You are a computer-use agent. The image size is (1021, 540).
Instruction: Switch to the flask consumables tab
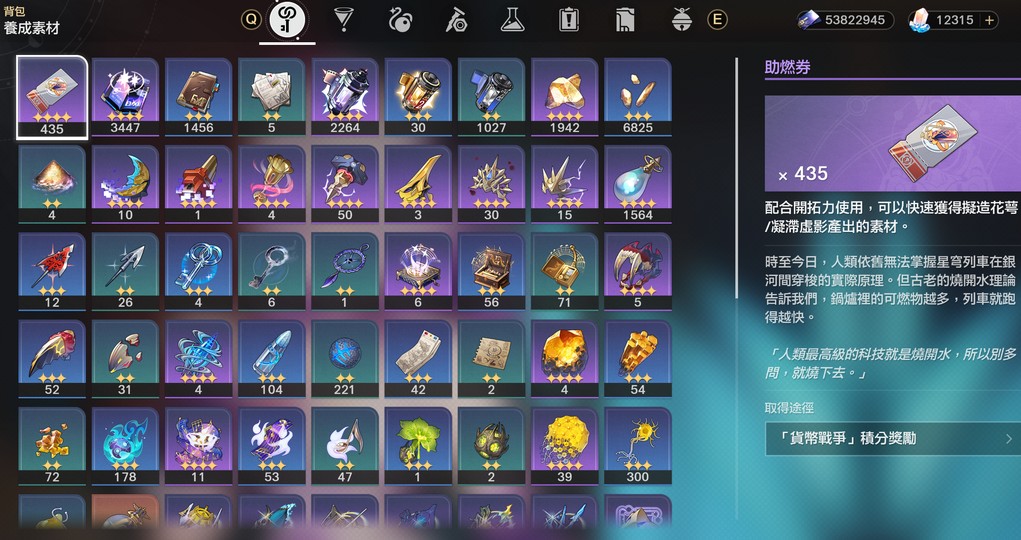[x=513, y=19]
